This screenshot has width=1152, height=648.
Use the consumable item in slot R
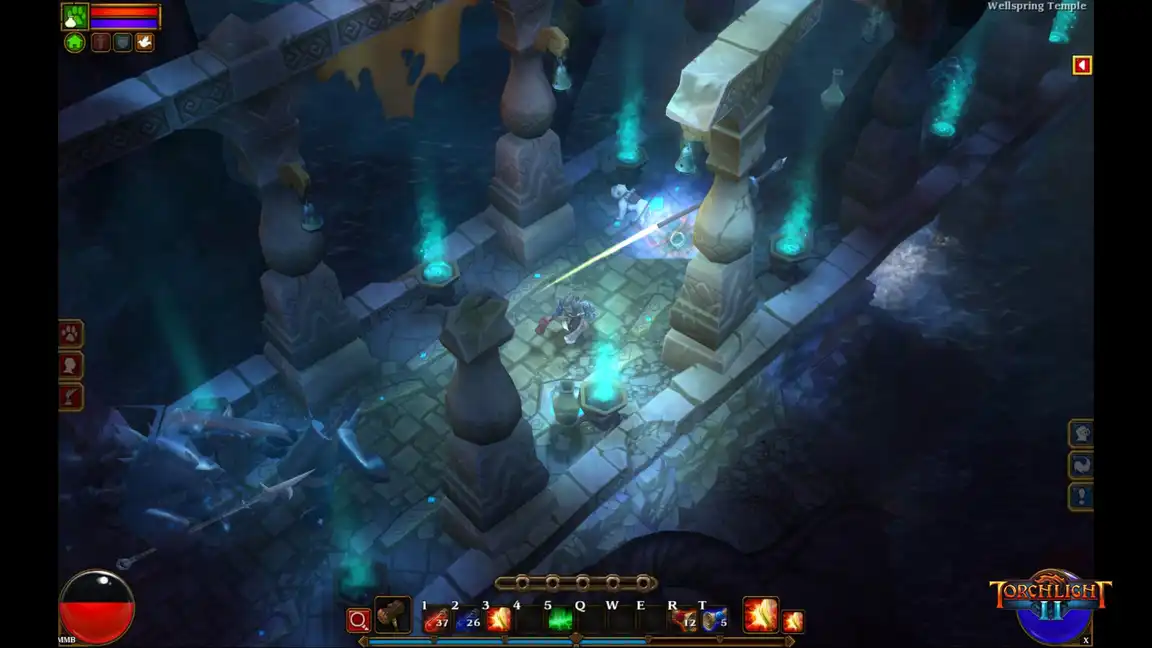684,620
